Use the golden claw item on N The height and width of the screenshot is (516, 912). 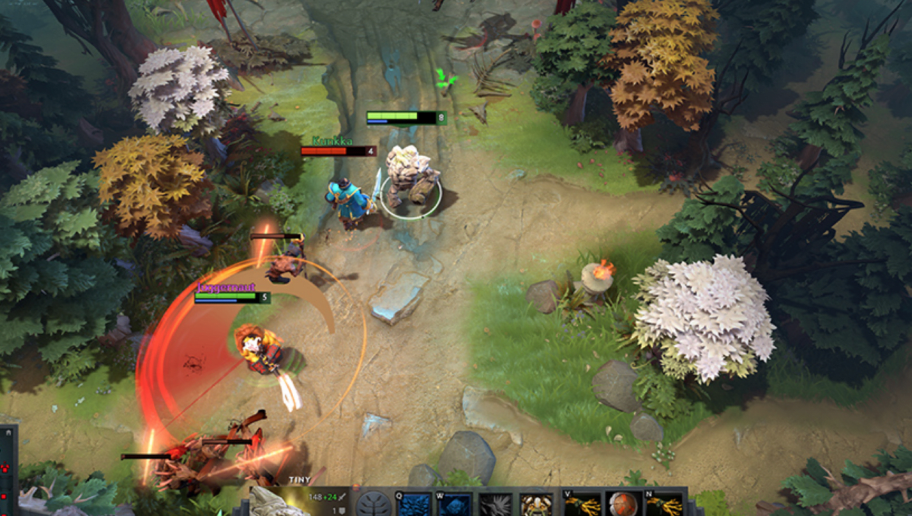(x=666, y=505)
